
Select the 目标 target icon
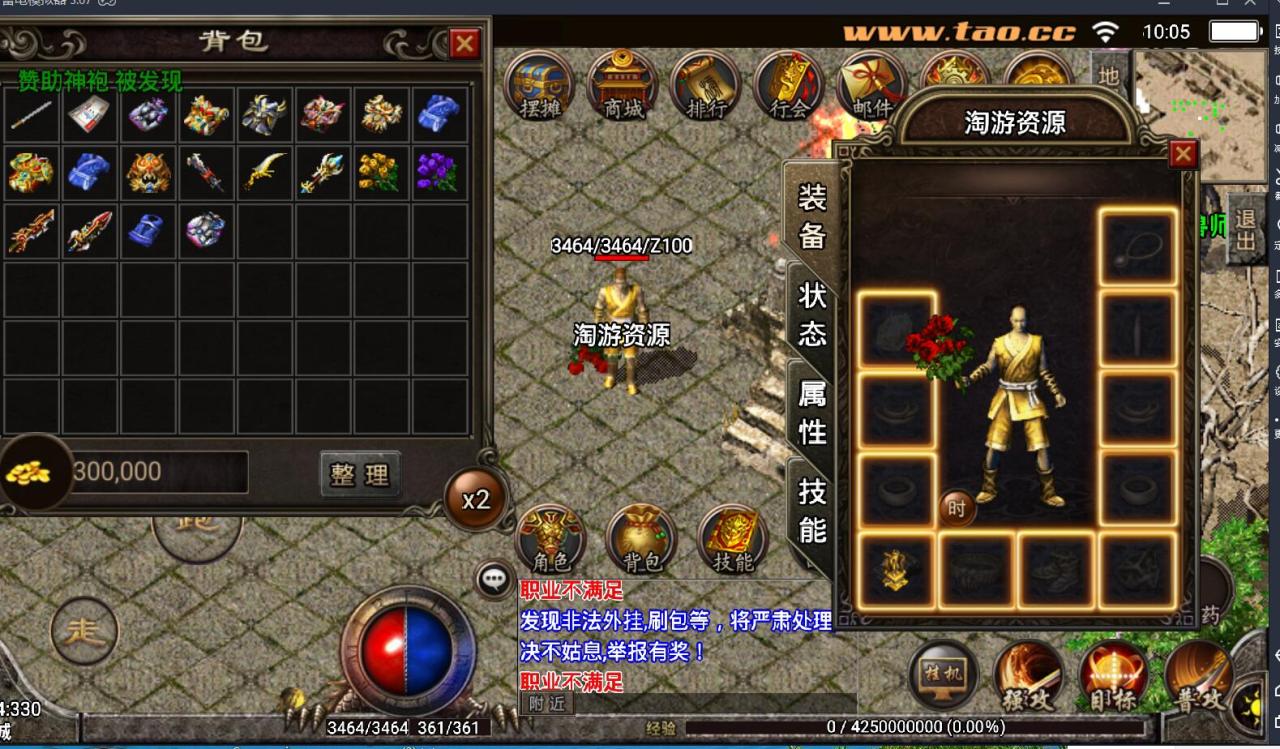[x=1112, y=675]
